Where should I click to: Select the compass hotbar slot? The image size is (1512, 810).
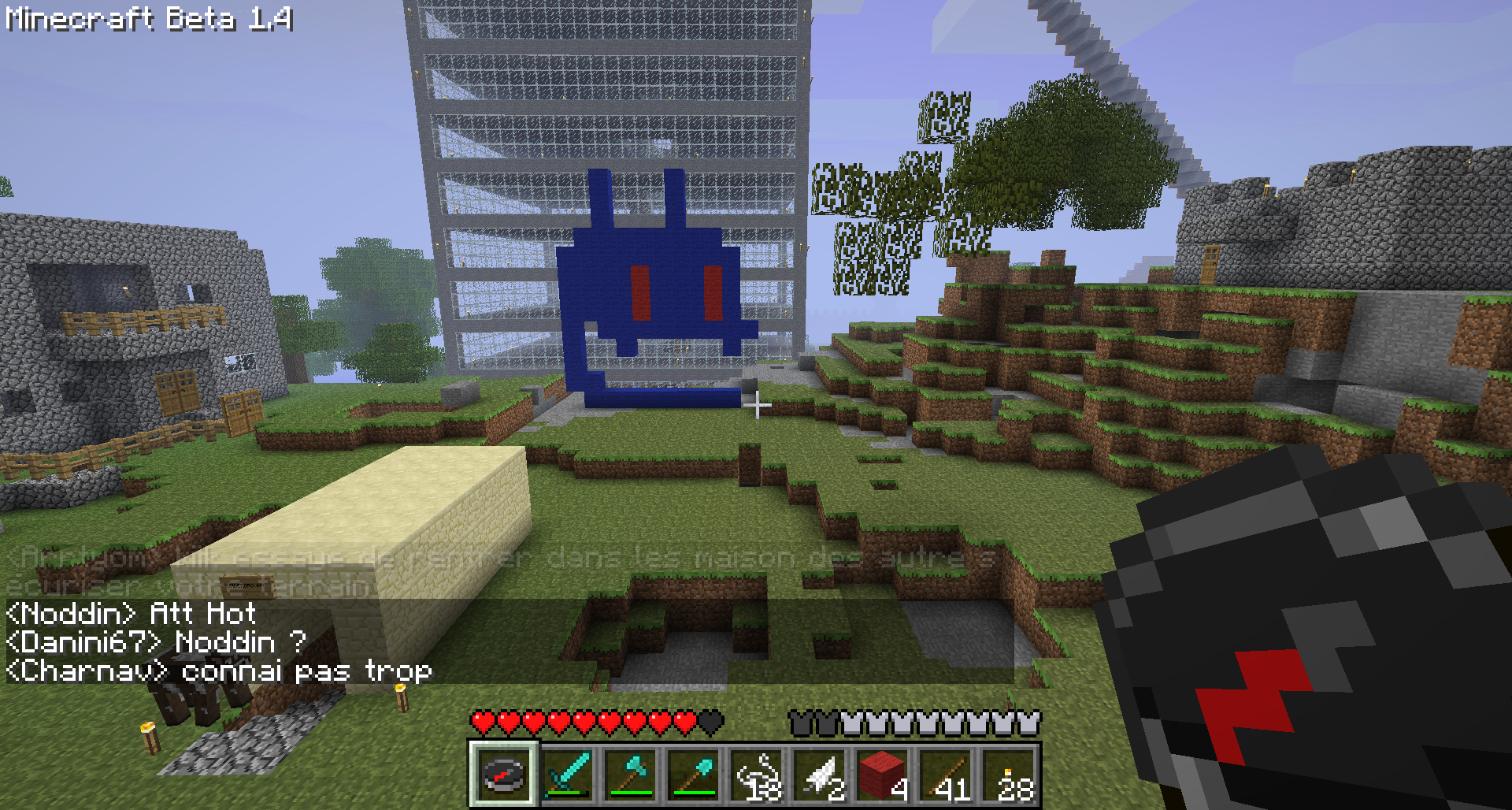(504, 775)
